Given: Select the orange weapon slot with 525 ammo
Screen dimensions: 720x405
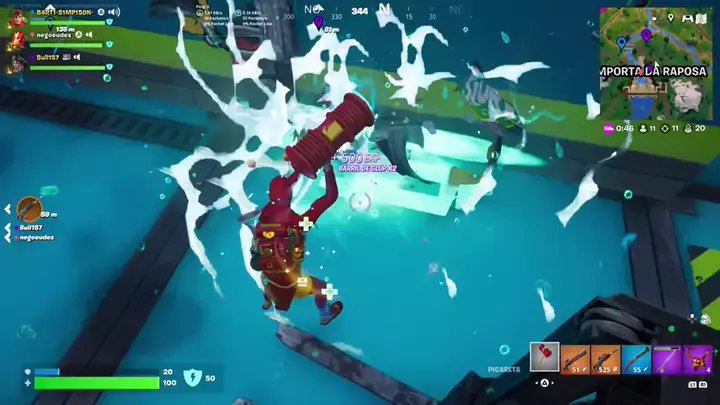Looking at the screenshot, I should pos(605,358).
